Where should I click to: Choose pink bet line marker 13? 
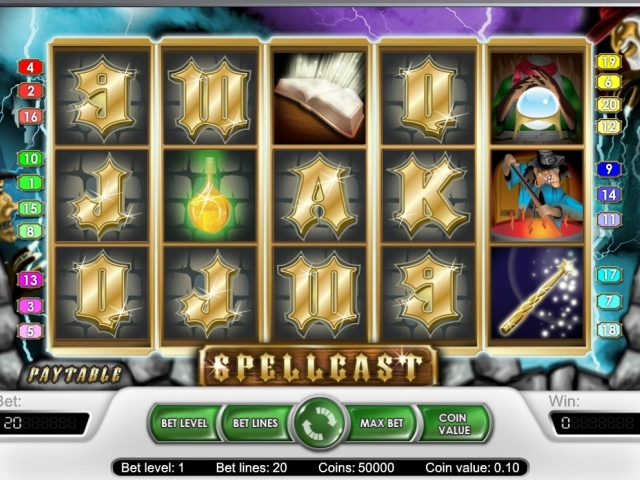click(30, 281)
